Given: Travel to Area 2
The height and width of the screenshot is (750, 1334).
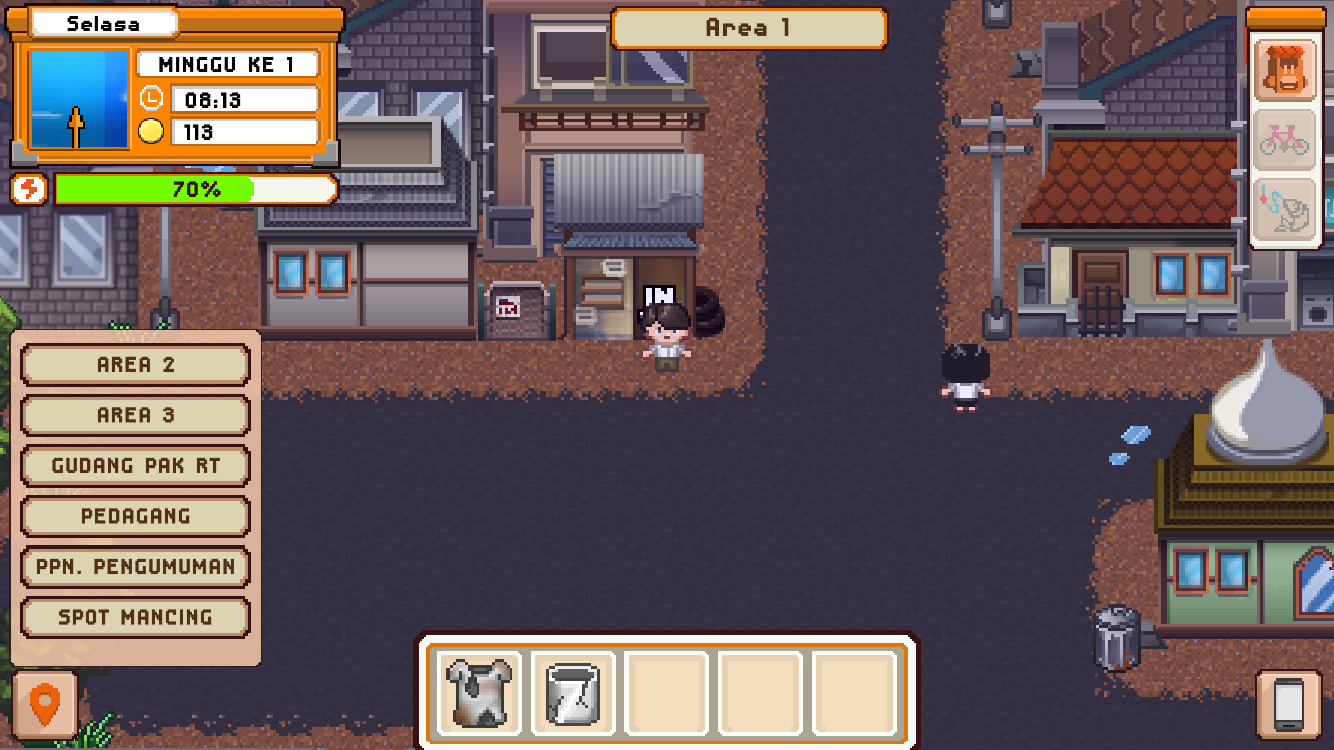Looking at the screenshot, I should coord(135,365).
